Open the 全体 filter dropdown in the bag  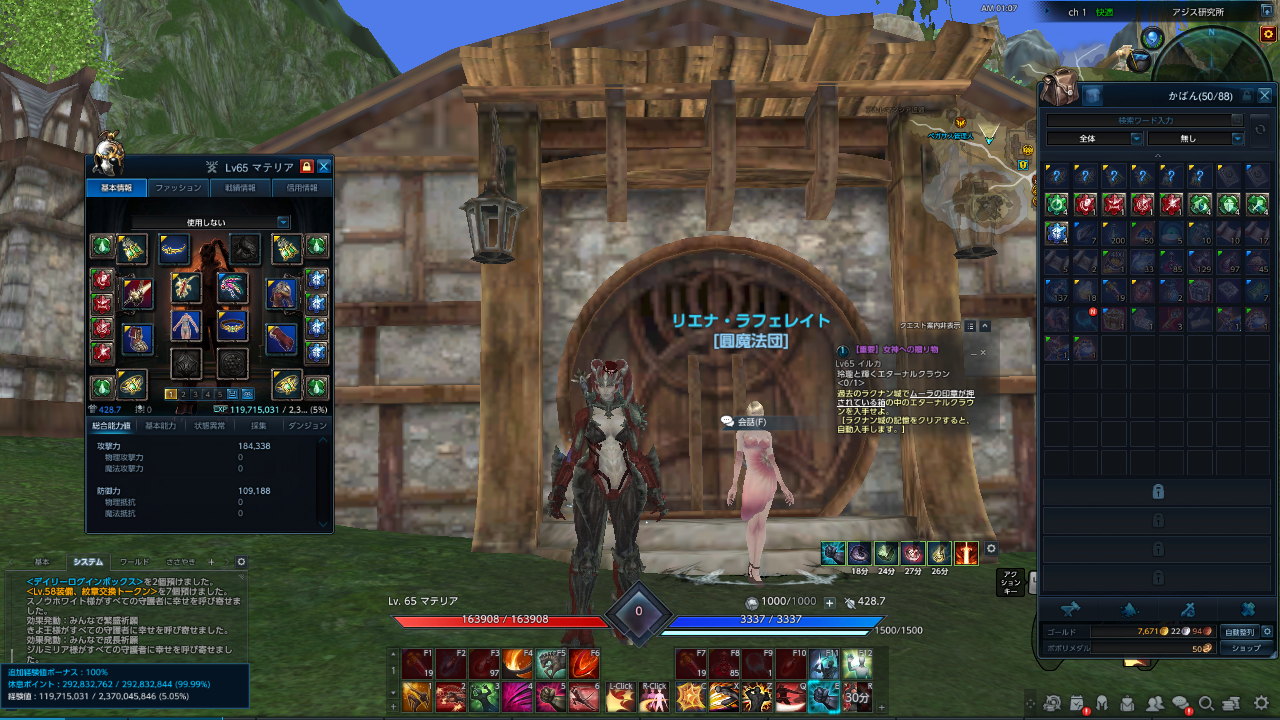(x=1095, y=139)
